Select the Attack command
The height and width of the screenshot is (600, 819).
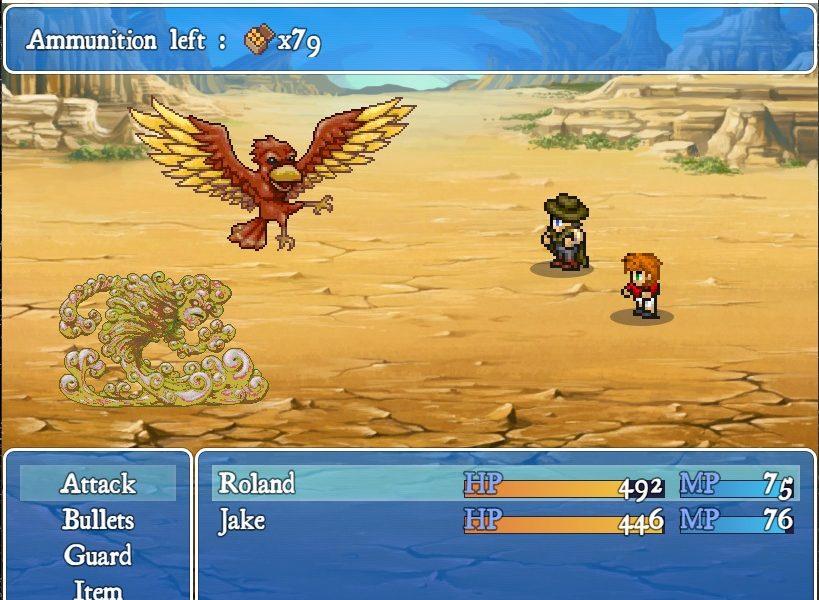(x=98, y=484)
